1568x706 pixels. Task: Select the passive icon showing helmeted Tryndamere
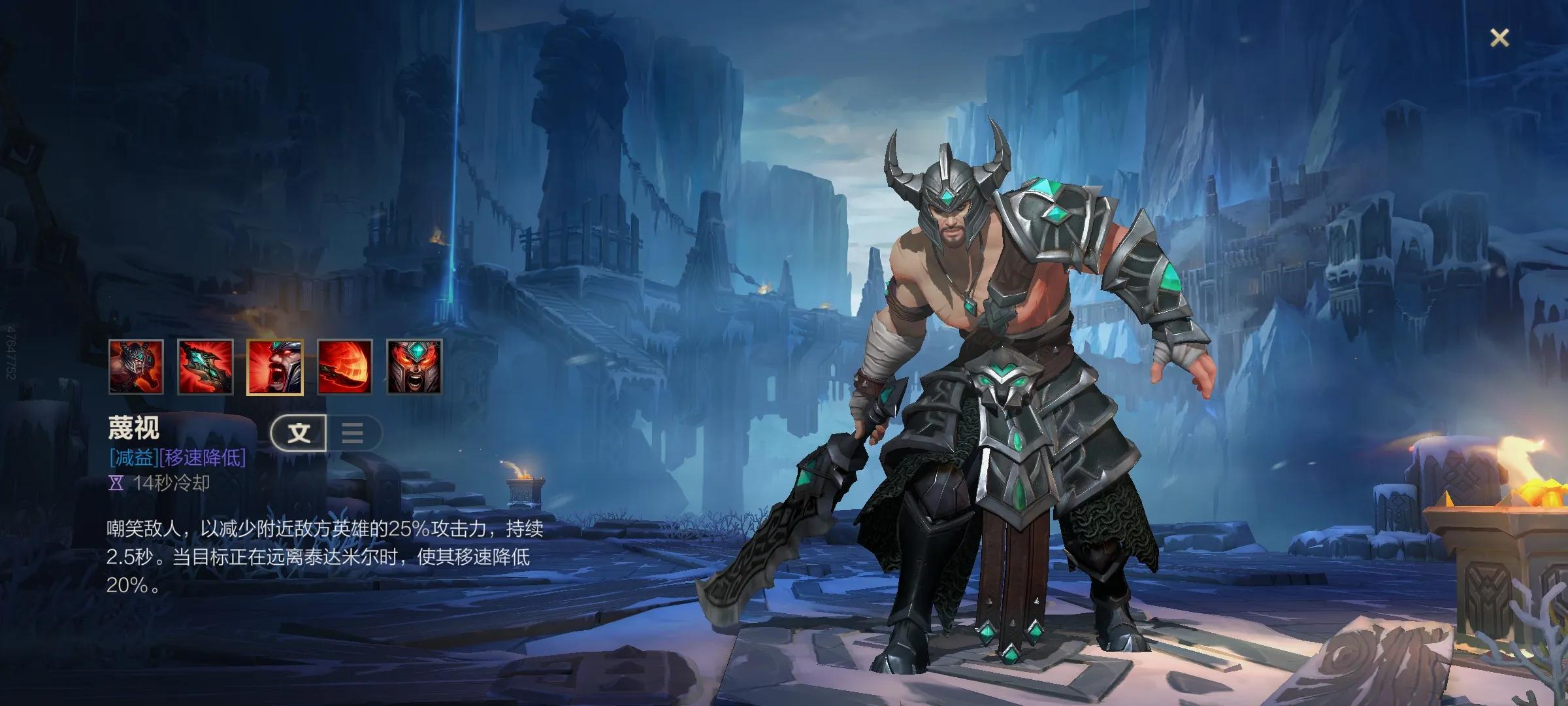[x=136, y=367]
